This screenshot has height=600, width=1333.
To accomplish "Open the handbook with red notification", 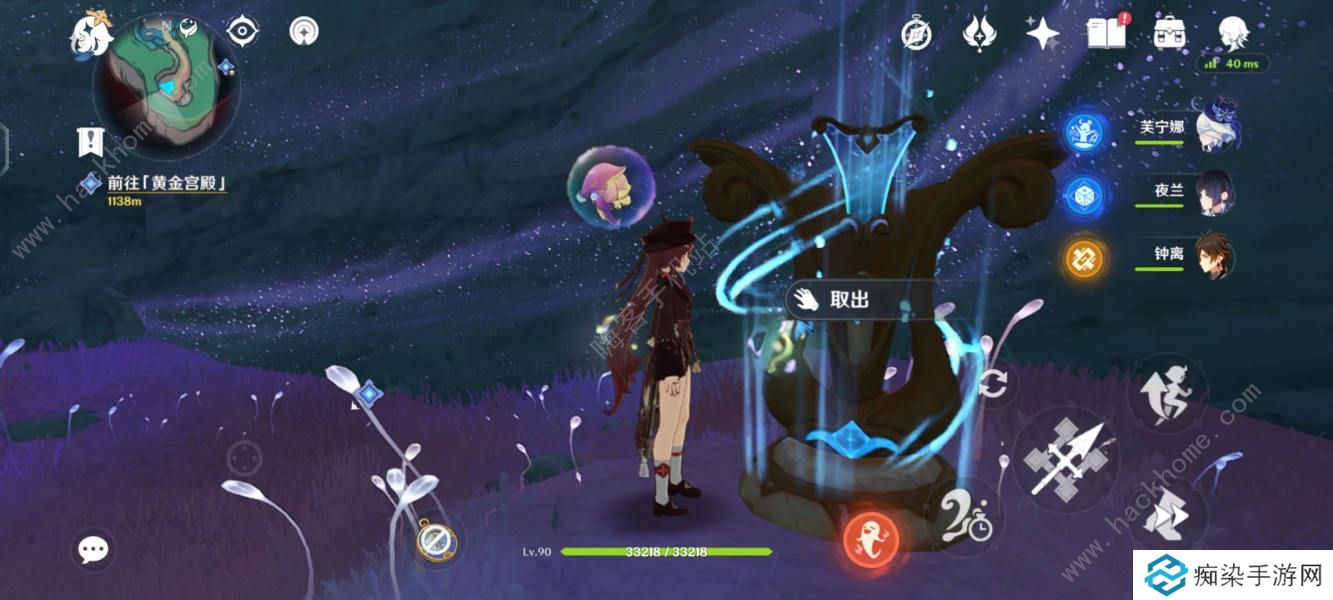I will (1104, 33).
